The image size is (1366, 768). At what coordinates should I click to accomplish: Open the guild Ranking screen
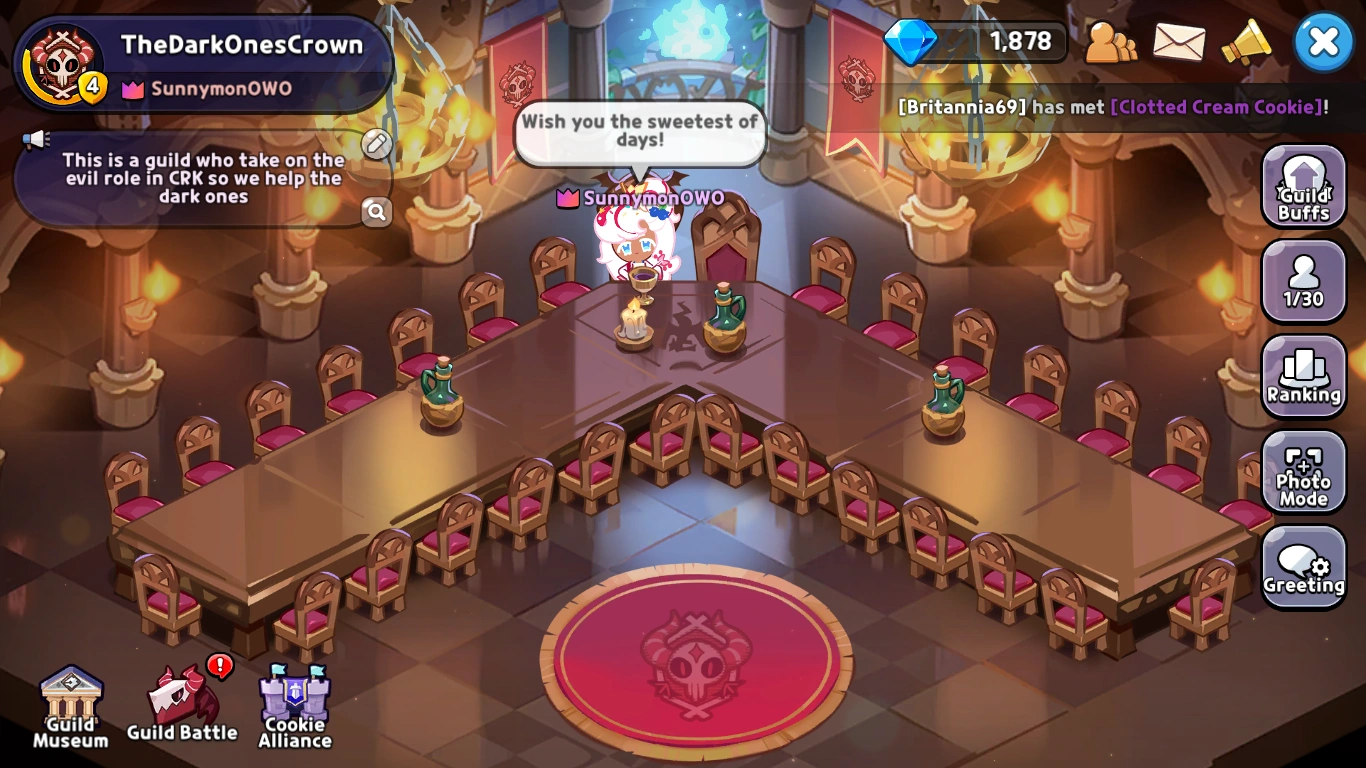coord(1303,378)
